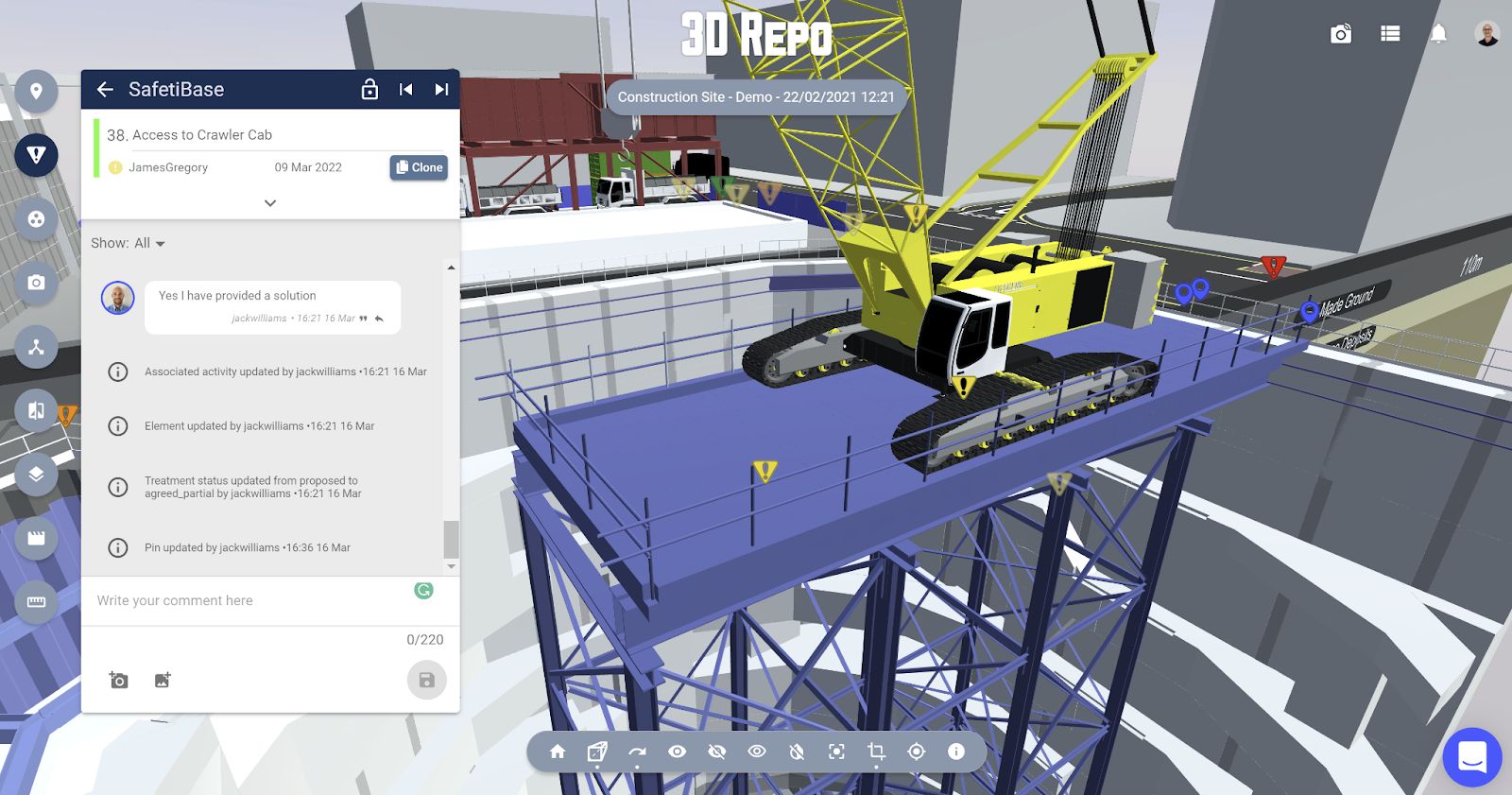Image resolution: width=1512 pixels, height=795 pixels.
Task: Take a screenshot with the camera icon
Action: 1338,33
